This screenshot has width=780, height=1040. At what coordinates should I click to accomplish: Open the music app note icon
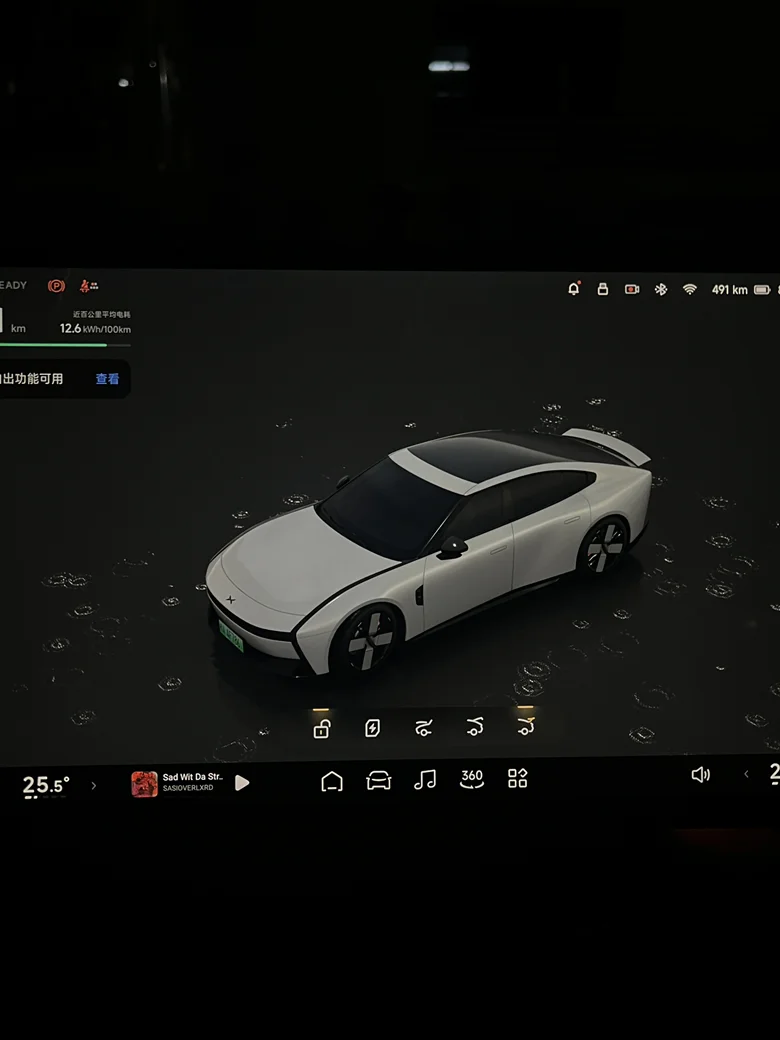[425, 780]
